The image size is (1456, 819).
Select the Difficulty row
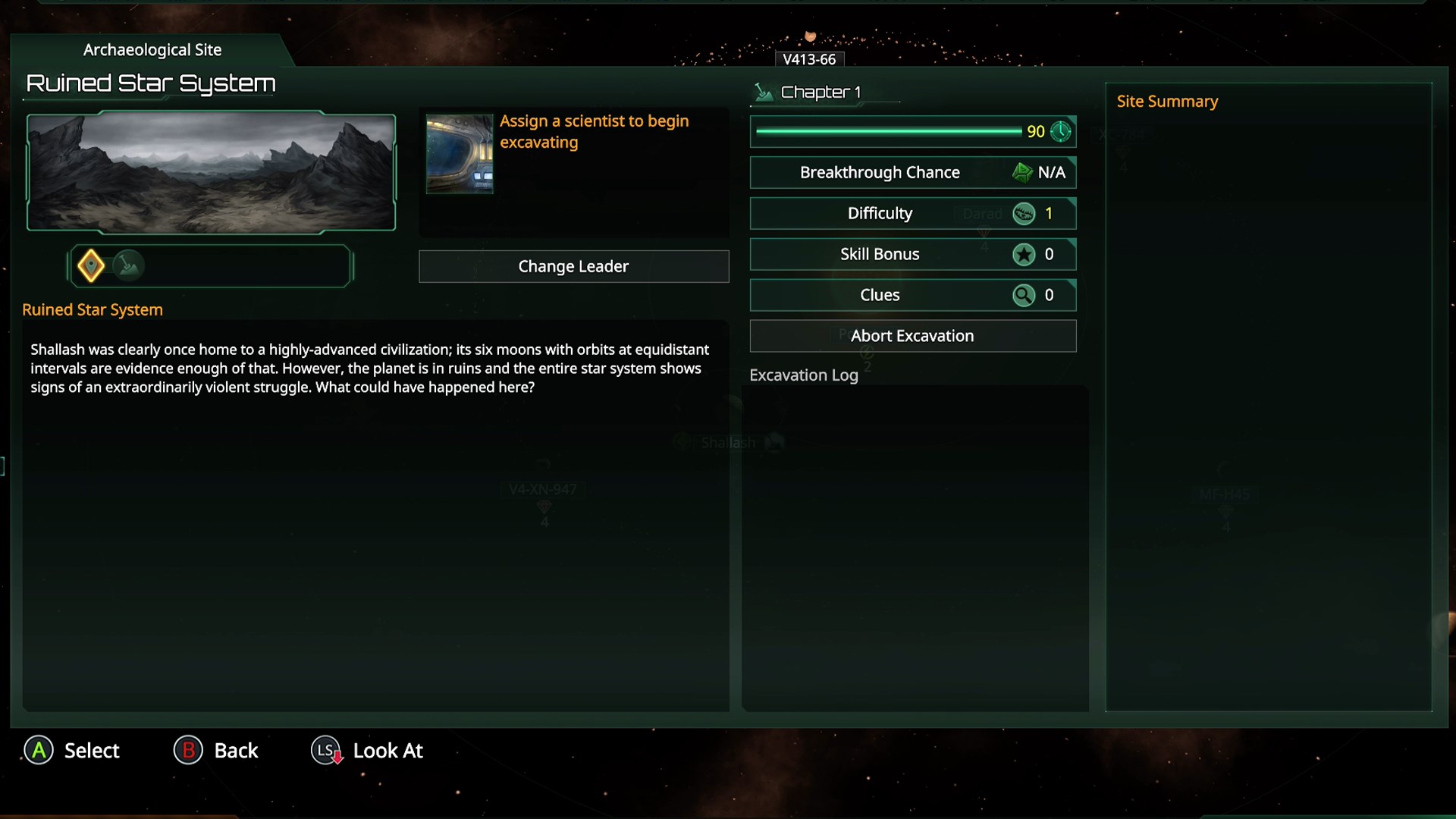pyautogui.click(x=912, y=213)
